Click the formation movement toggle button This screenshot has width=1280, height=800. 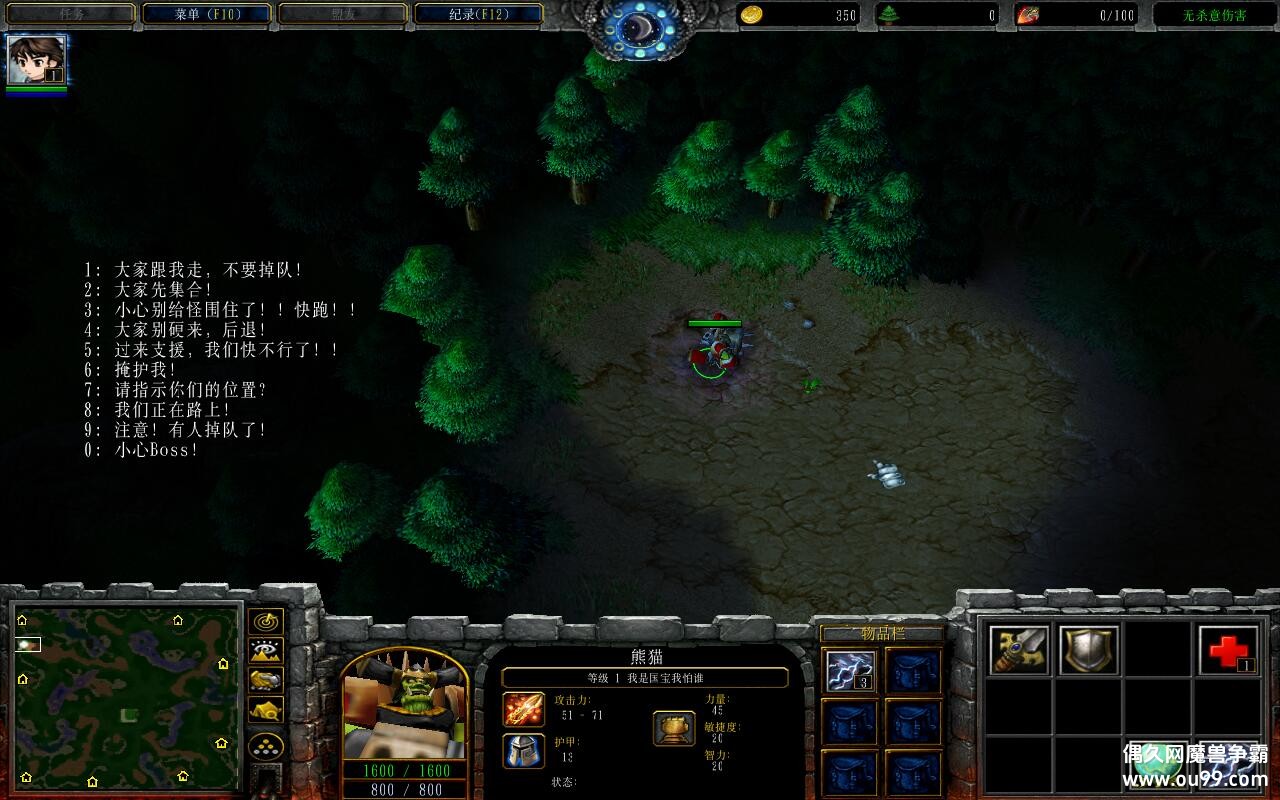(x=265, y=746)
